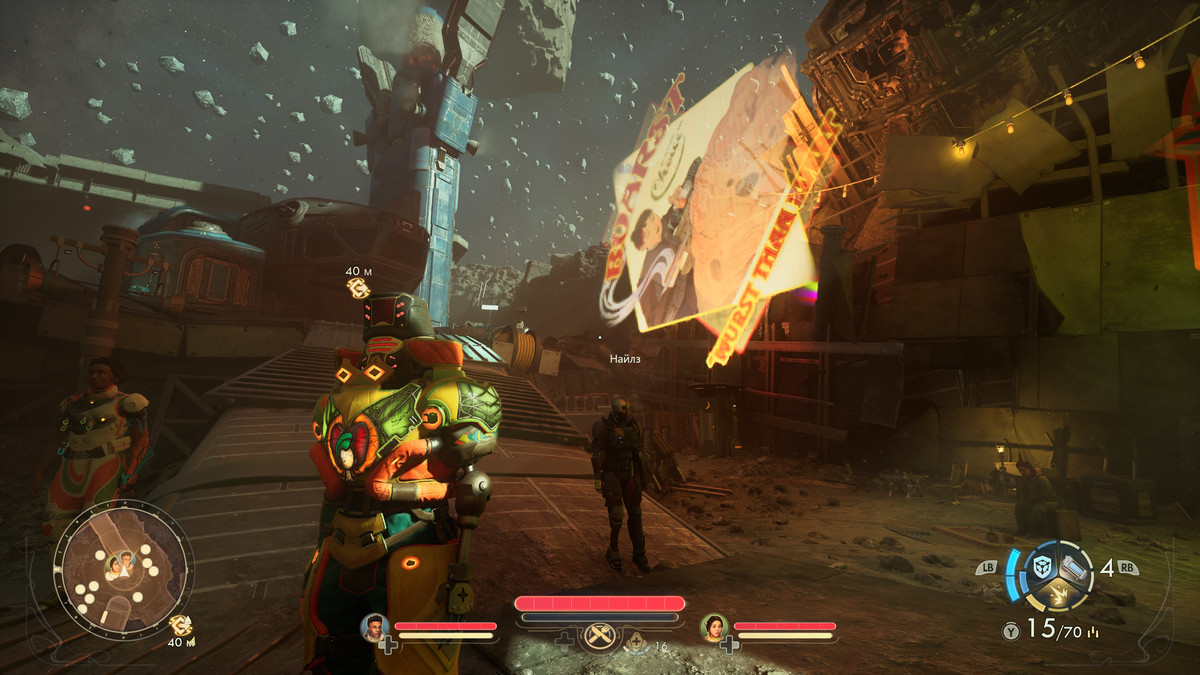
Task: Open the circular minimap
Action: [x=122, y=566]
